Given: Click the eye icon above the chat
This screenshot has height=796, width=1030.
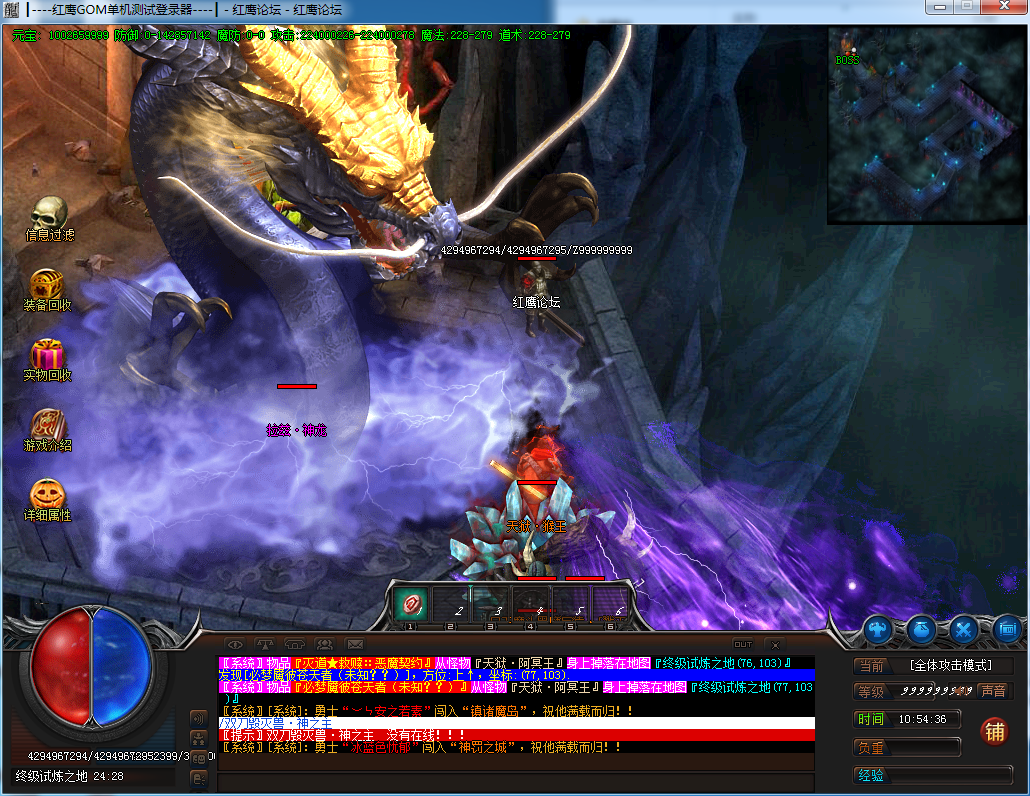Looking at the screenshot, I should click(234, 645).
